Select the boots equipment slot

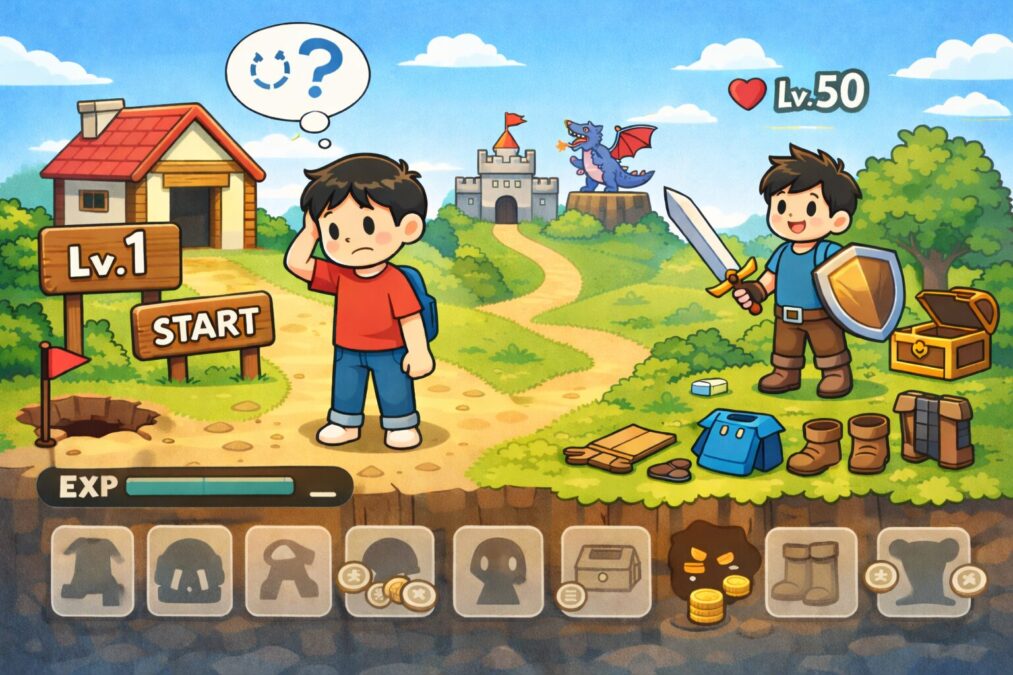tap(810, 572)
